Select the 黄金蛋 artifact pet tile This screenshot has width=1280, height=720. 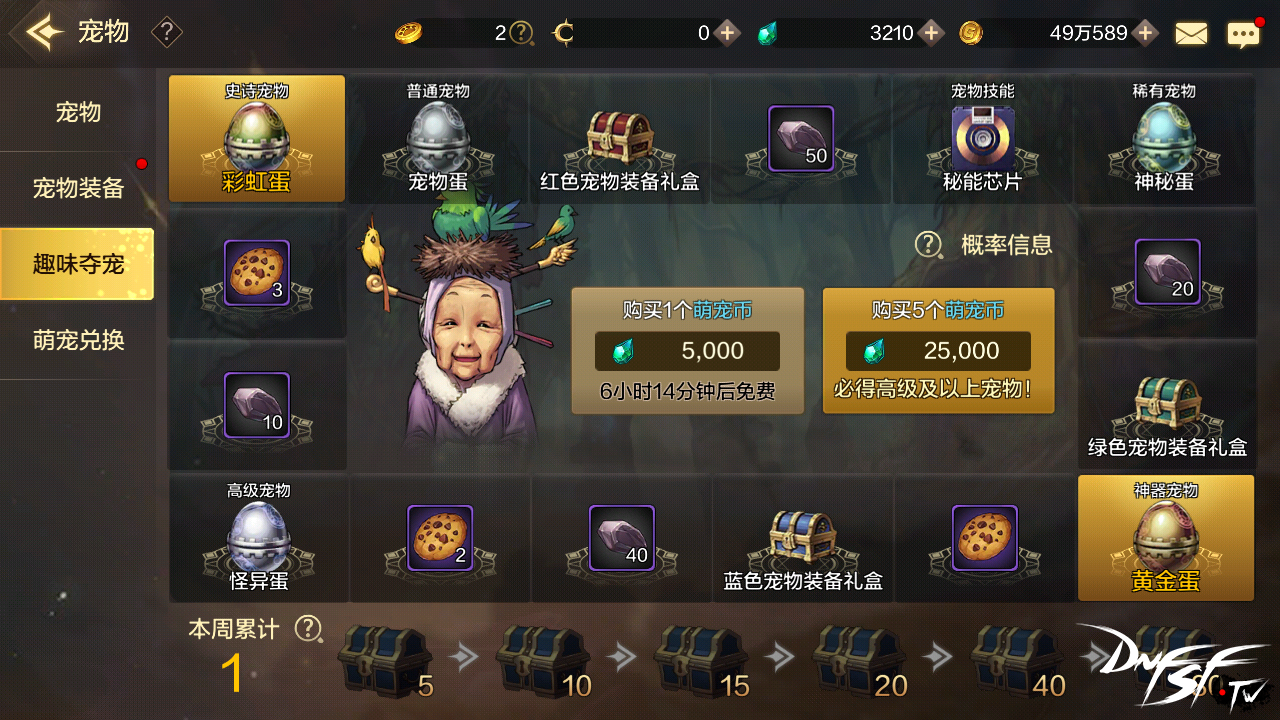click(x=1165, y=538)
